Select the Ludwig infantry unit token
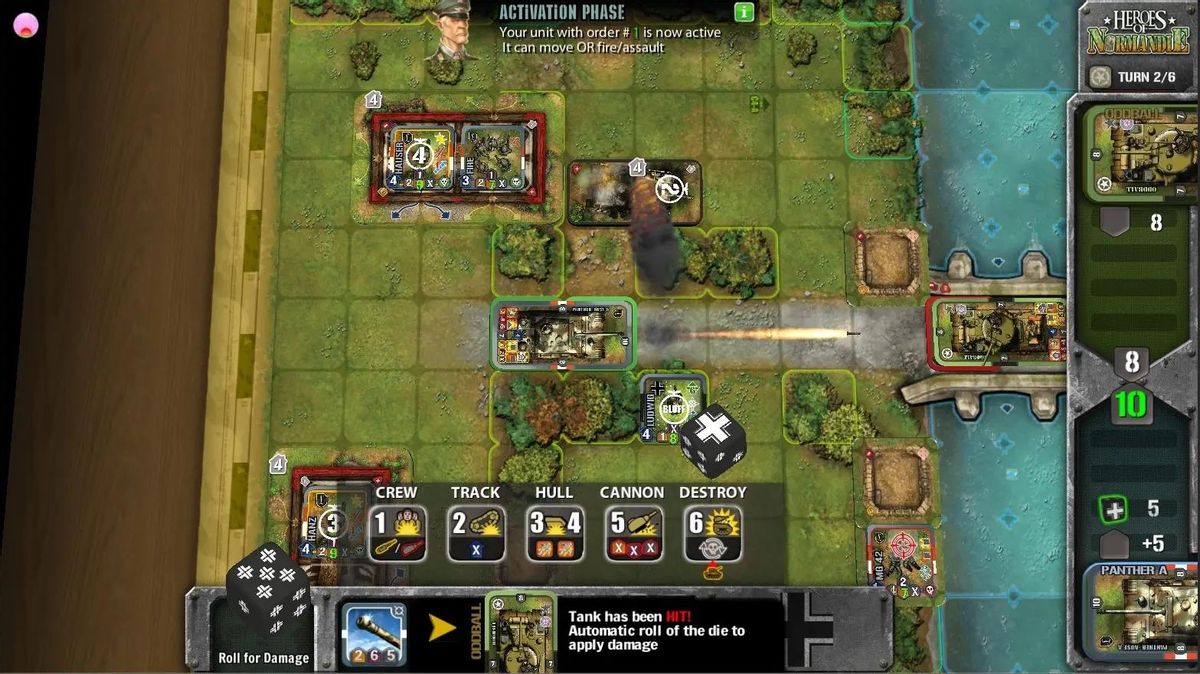This screenshot has height=674, width=1200. pyautogui.click(x=672, y=407)
